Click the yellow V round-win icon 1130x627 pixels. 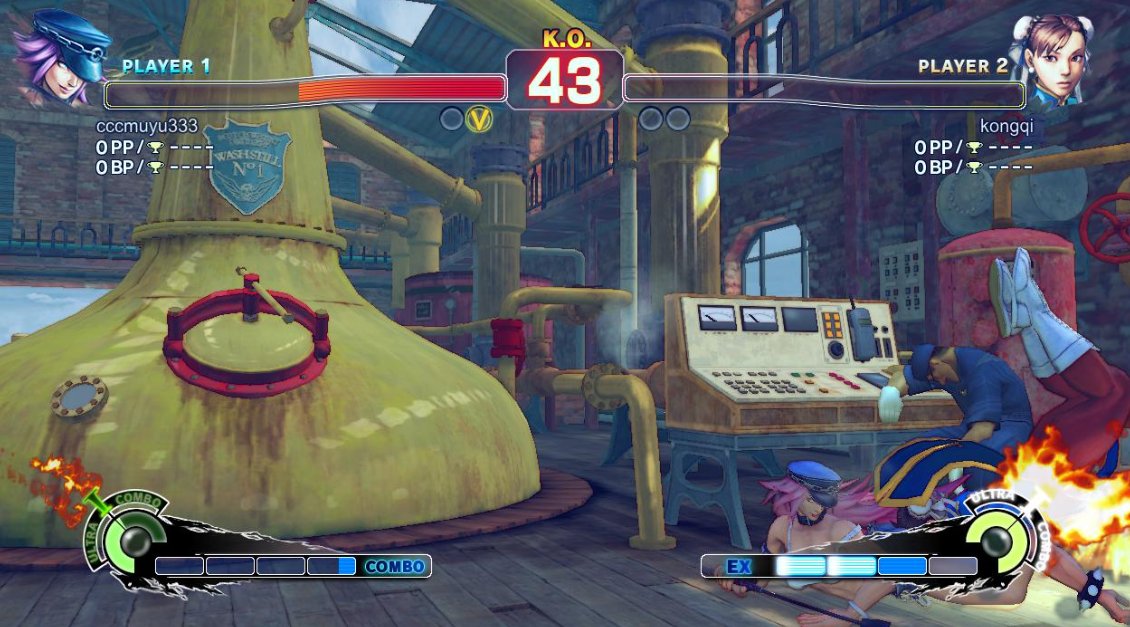coord(481,119)
